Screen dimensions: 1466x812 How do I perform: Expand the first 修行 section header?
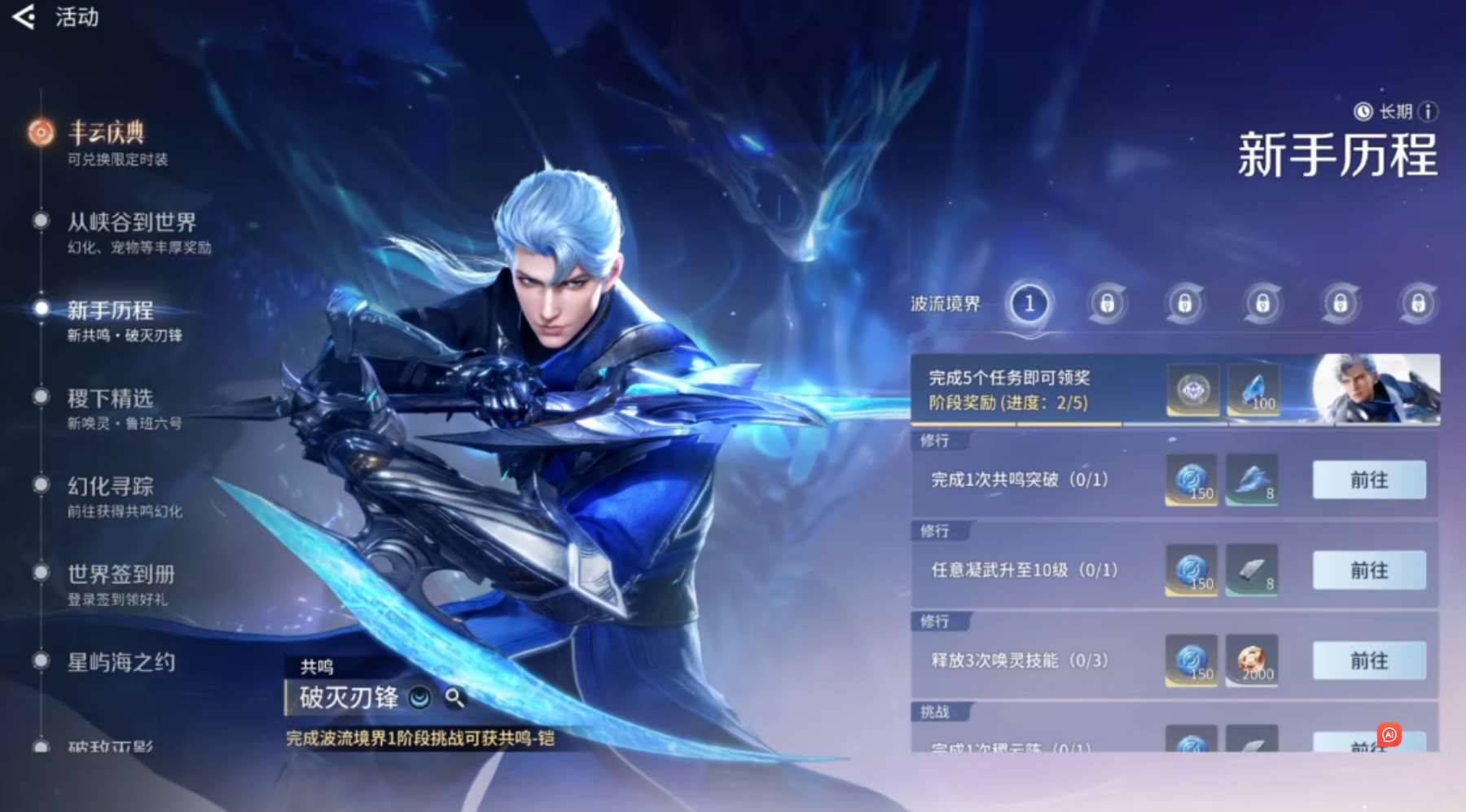(x=938, y=441)
